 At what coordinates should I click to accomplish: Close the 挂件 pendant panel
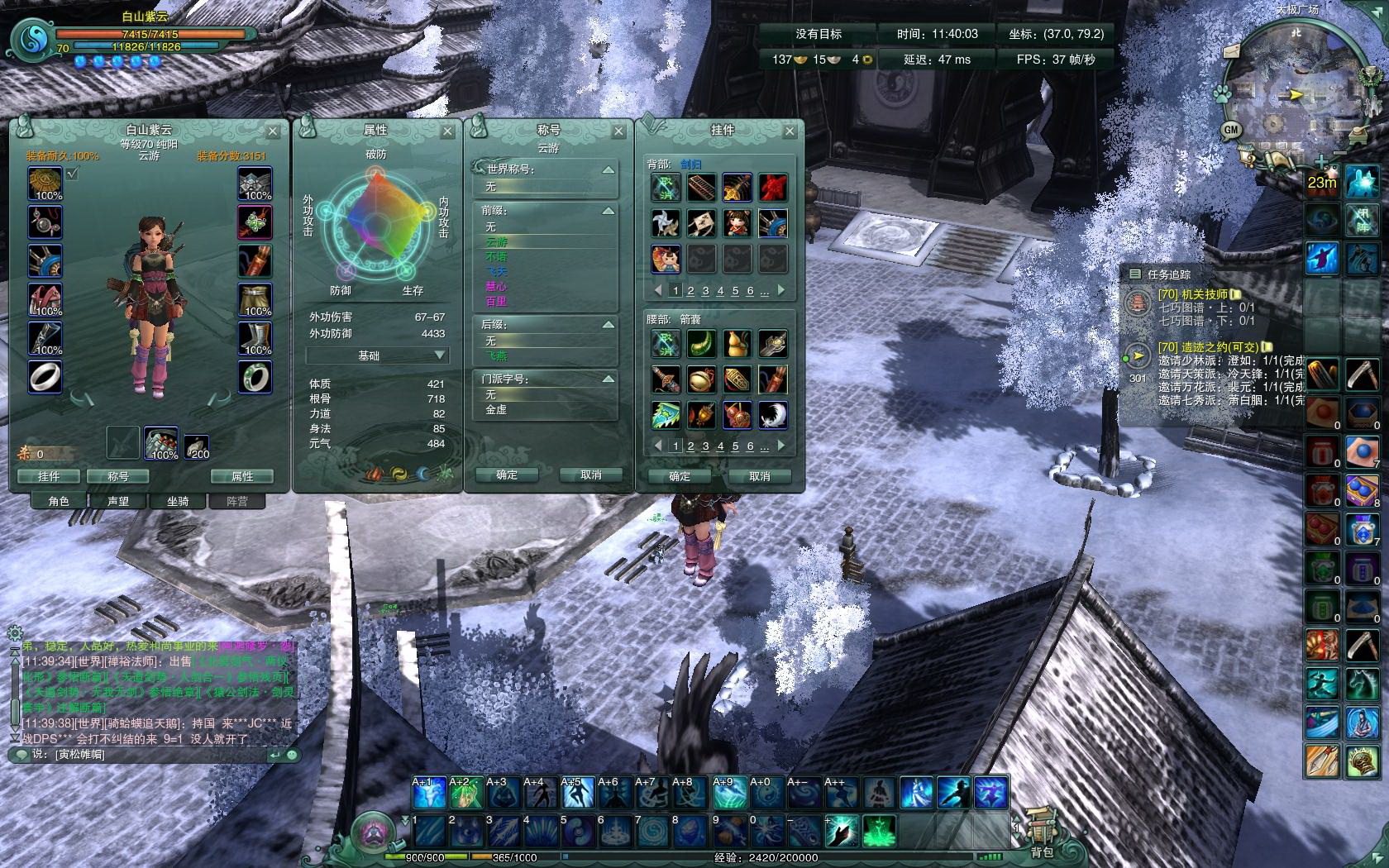click(x=790, y=131)
